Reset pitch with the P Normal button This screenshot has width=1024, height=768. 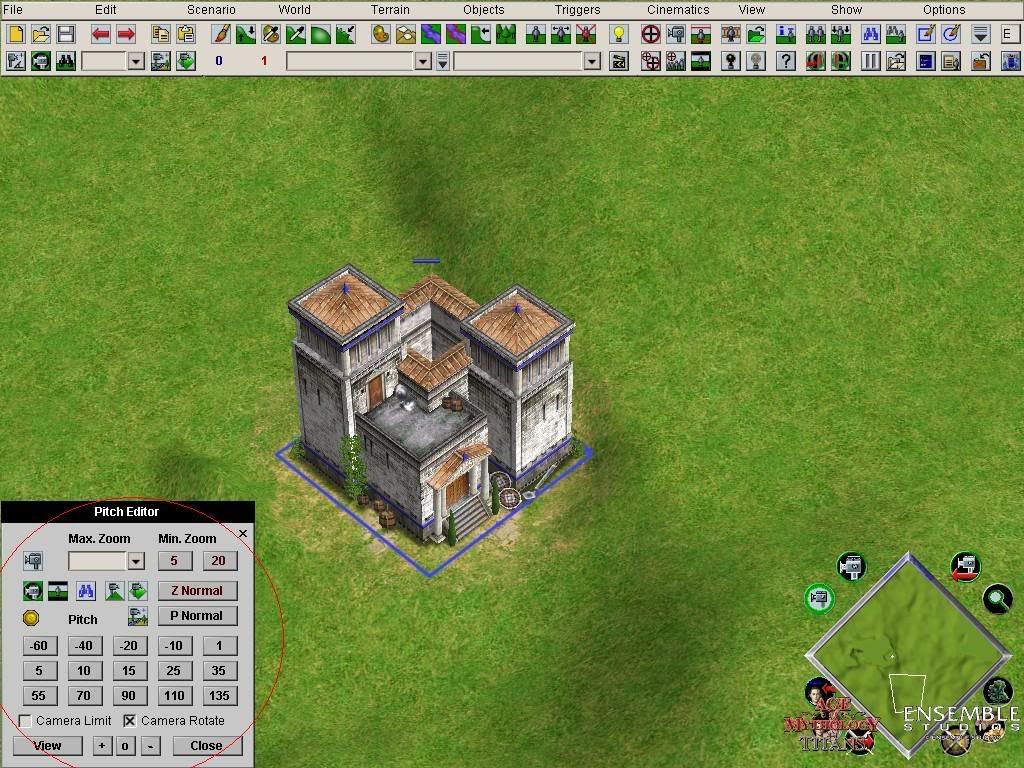click(x=197, y=616)
